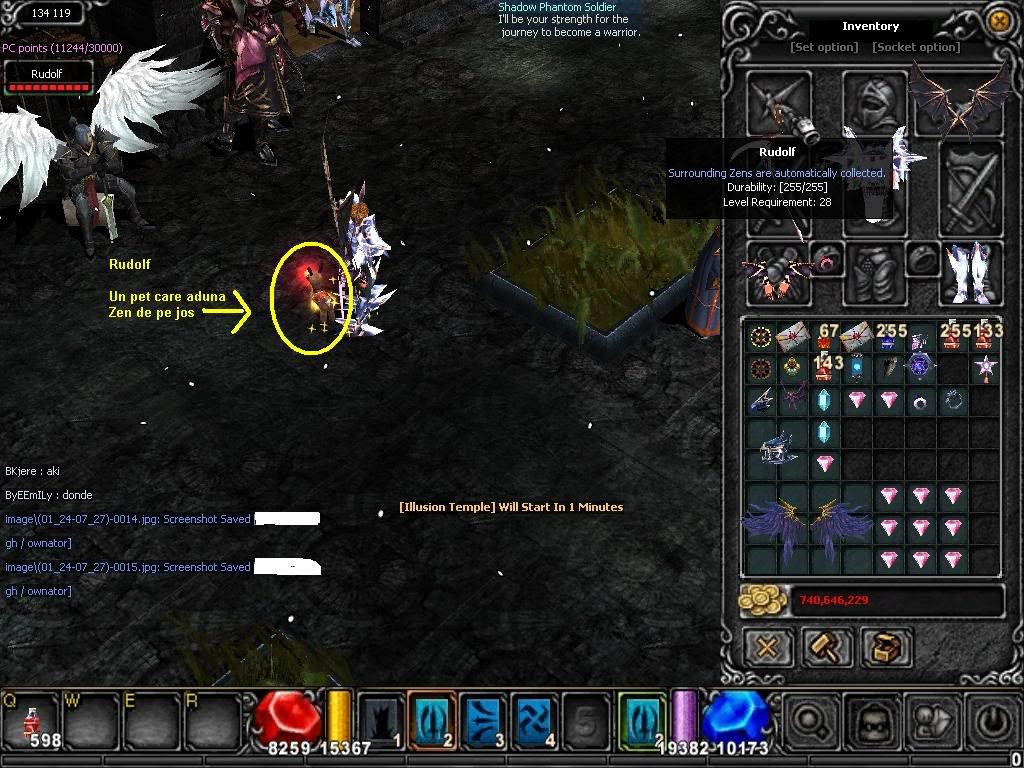Image resolution: width=1024 pixels, height=768 pixels.
Task: Click the X button below the zen
Action: coord(767,647)
